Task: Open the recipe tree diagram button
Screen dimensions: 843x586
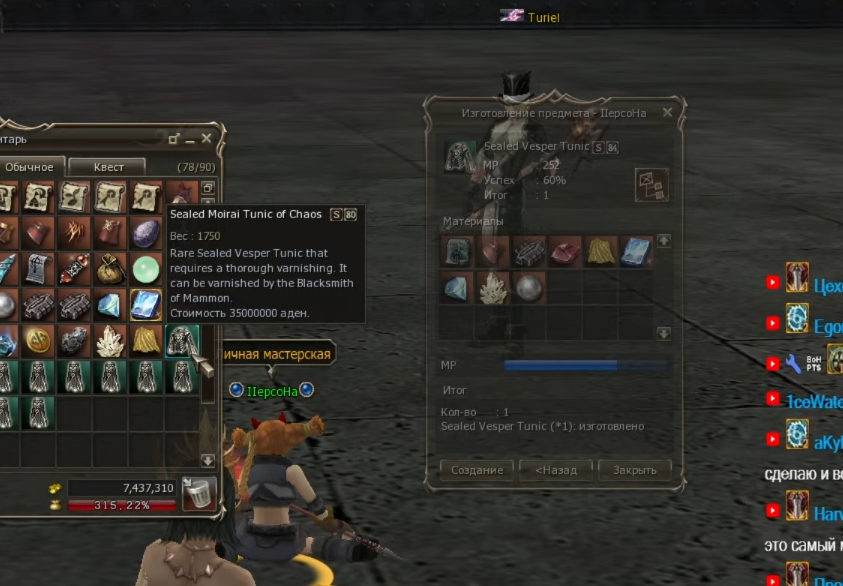Action: pyautogui.click(x=651, y=185)
